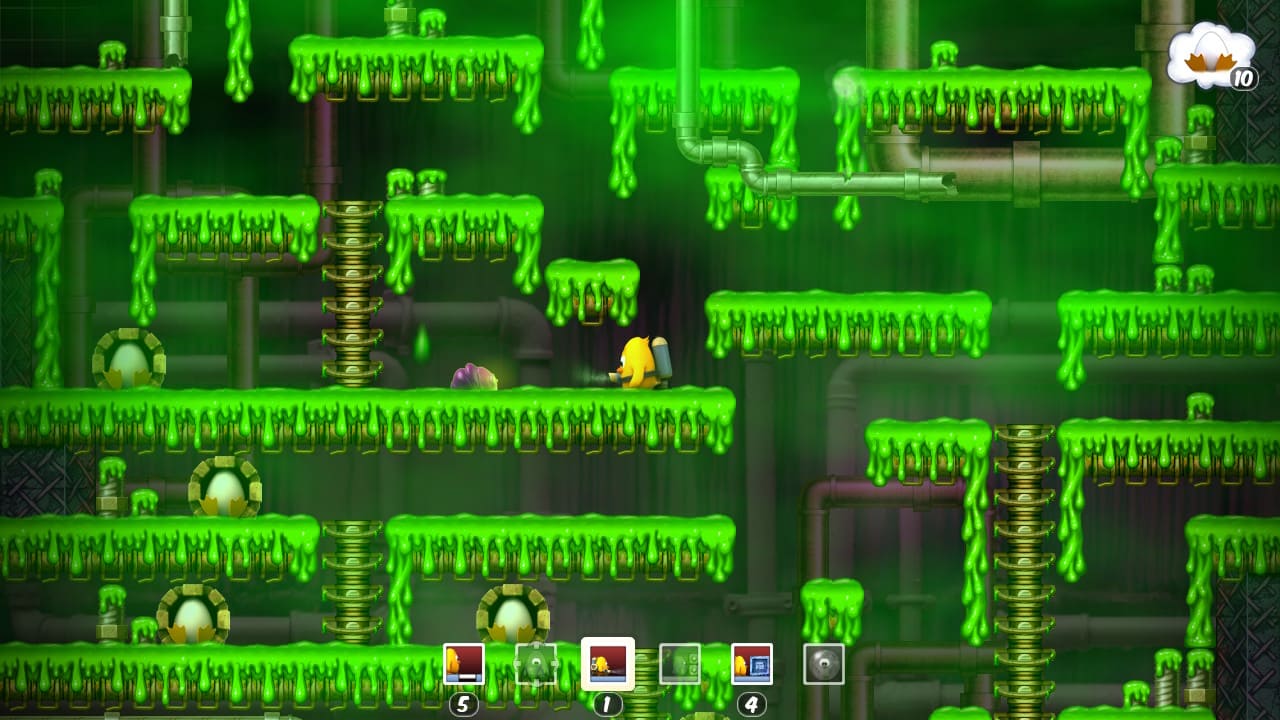Click the highlighted Freeze-o-Matic item slot
Image resolution: width=1280 pixels, height=720 pixels.
click(x=607, y=663)
